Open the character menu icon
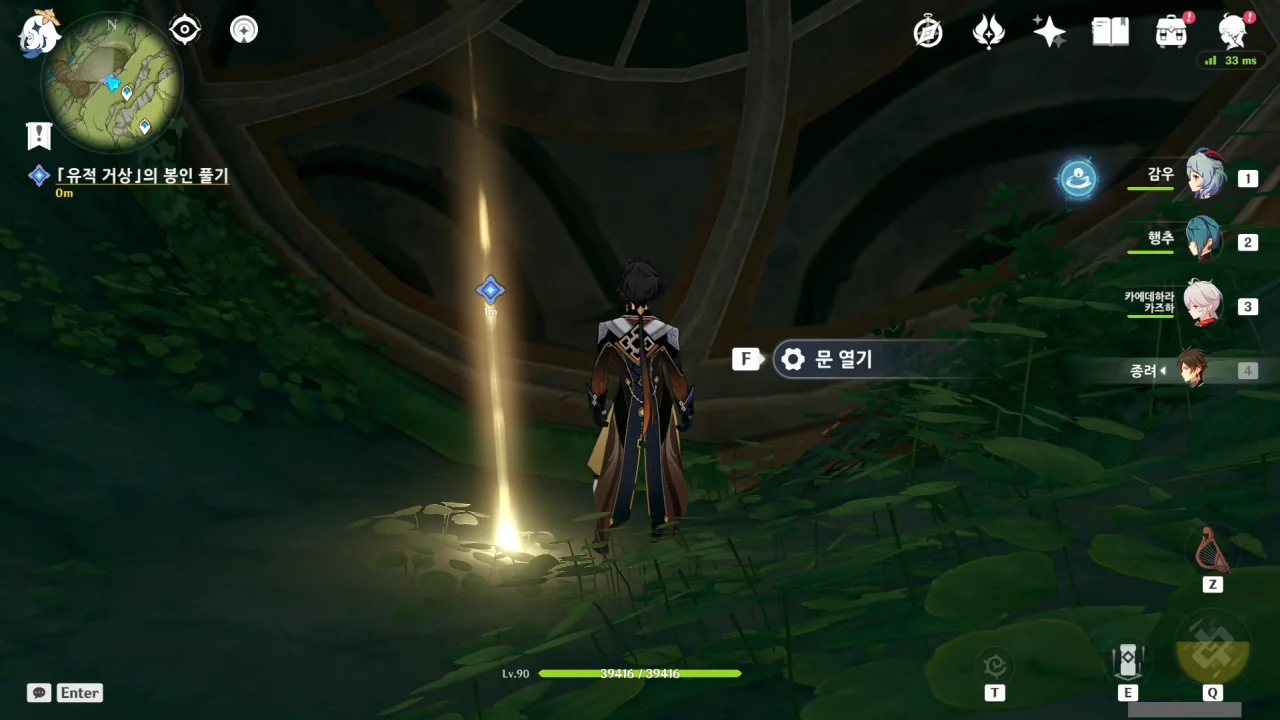This screenshot has width=1280, height=720. pyautogui.click(x=1233, y=32)
